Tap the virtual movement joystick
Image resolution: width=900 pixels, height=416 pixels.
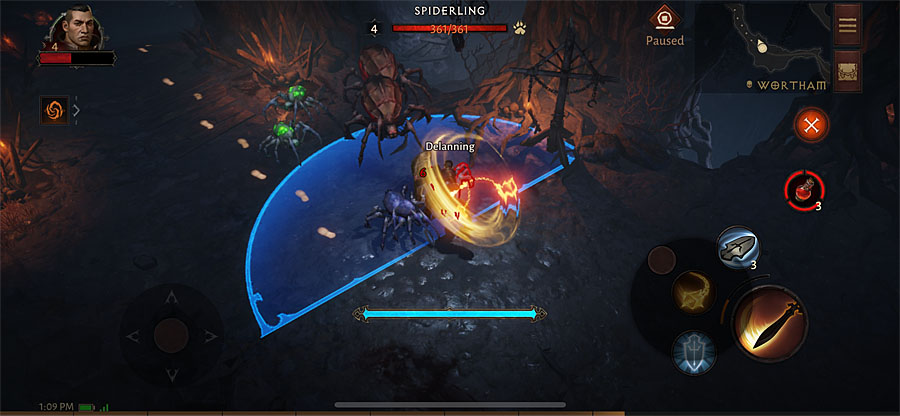(171, 334)
